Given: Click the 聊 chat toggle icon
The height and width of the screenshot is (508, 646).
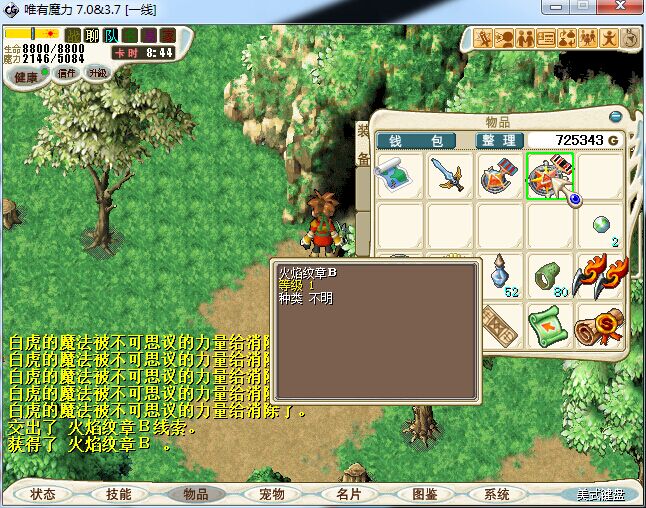Looking at the screenshot, I should click(x=92, y=36).
